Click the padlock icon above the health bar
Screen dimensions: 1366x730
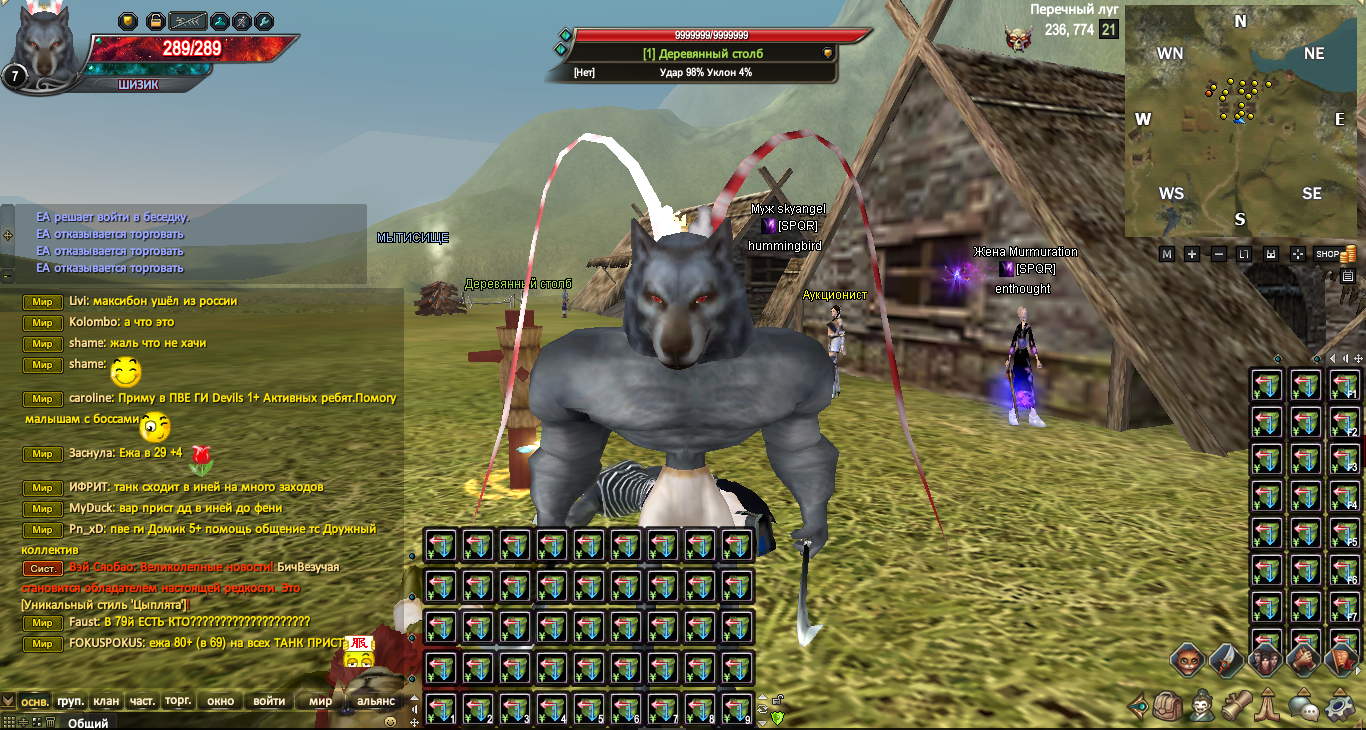(x=155, y=21)
